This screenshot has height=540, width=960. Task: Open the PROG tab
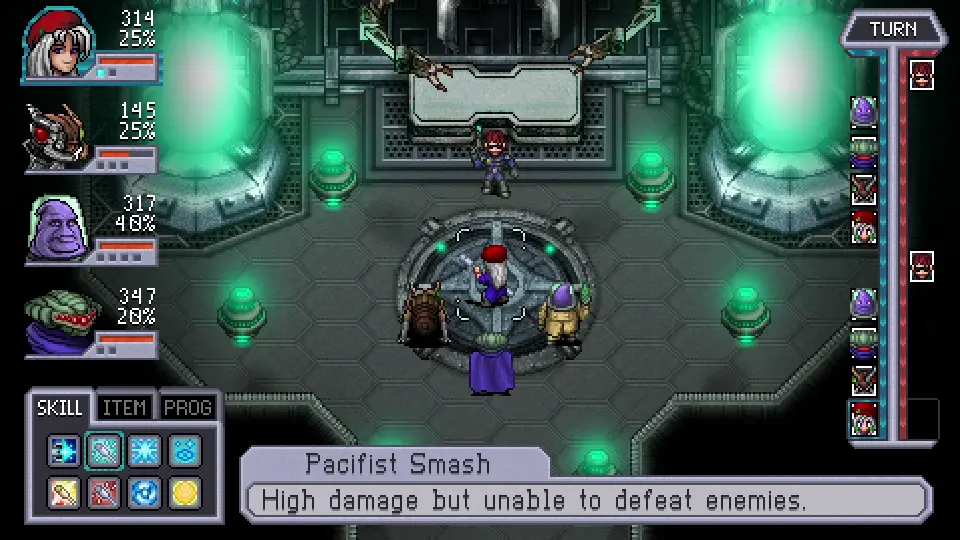coord(188,407)
